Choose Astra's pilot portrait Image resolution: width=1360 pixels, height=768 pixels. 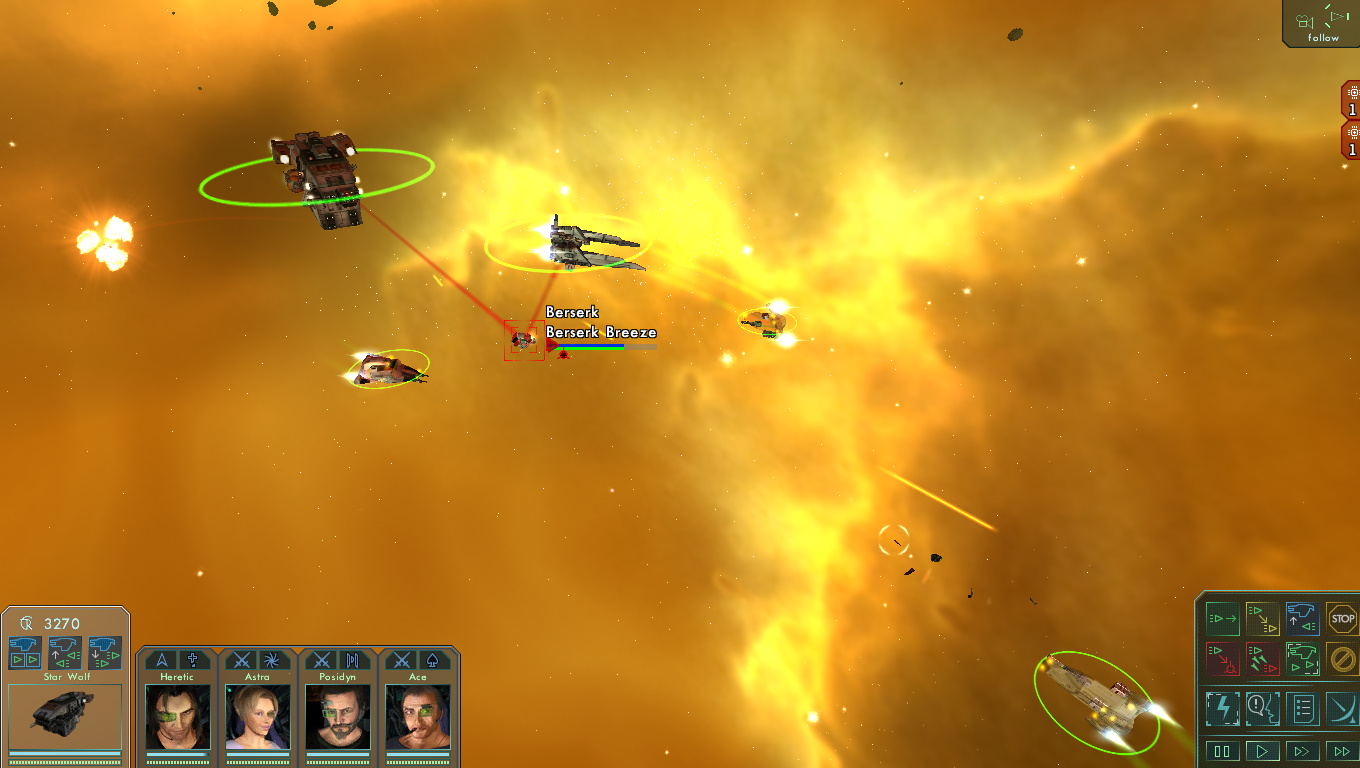coord(257,716)
